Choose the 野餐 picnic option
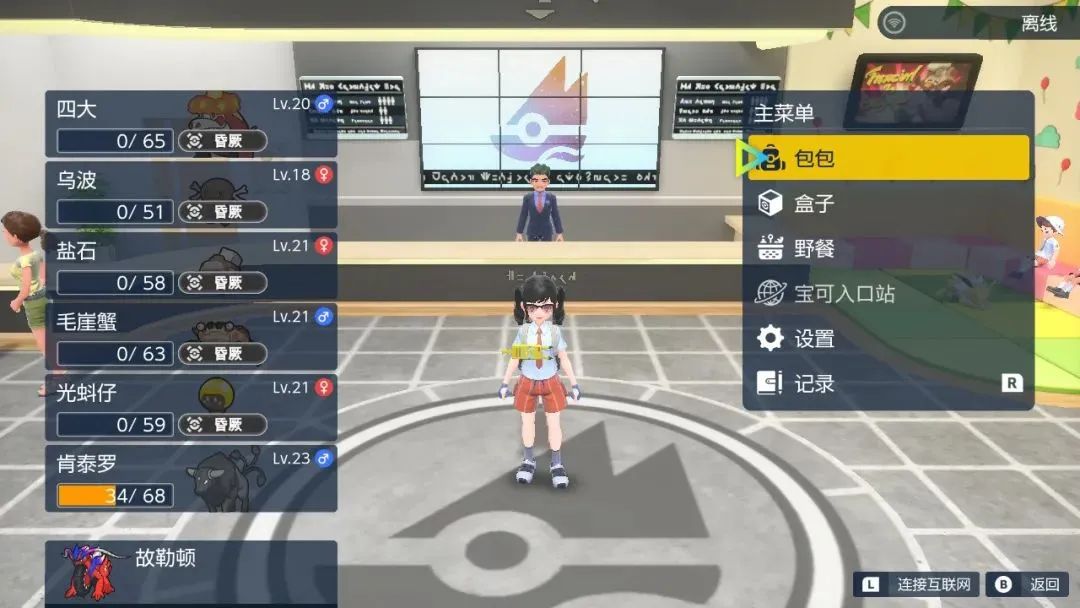 click(x=888, y=248)
